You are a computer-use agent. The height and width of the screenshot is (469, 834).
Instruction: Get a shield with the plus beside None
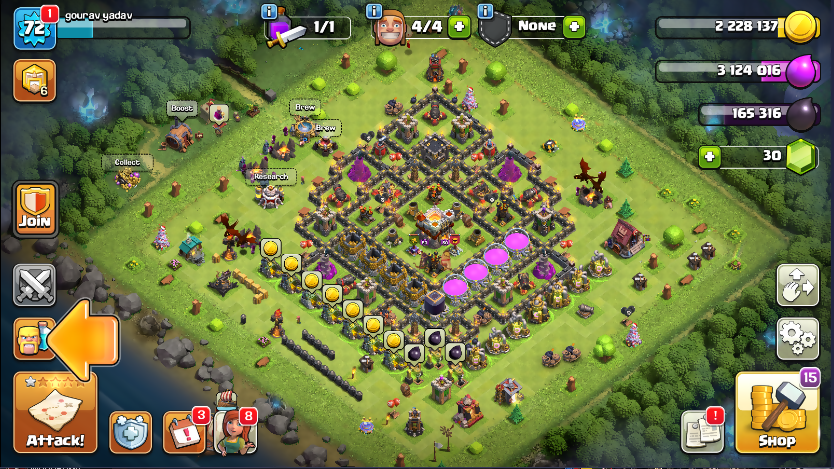(x=573, y=27)
